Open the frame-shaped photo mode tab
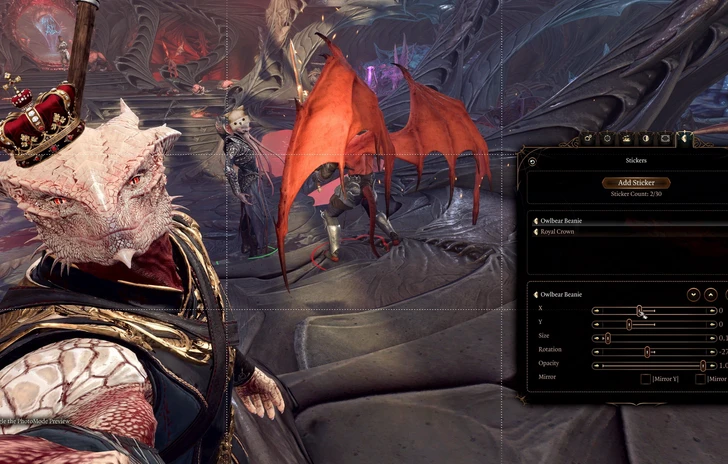Image resolution: width=728 pixels, height=464 pixels. pos(665,139)
